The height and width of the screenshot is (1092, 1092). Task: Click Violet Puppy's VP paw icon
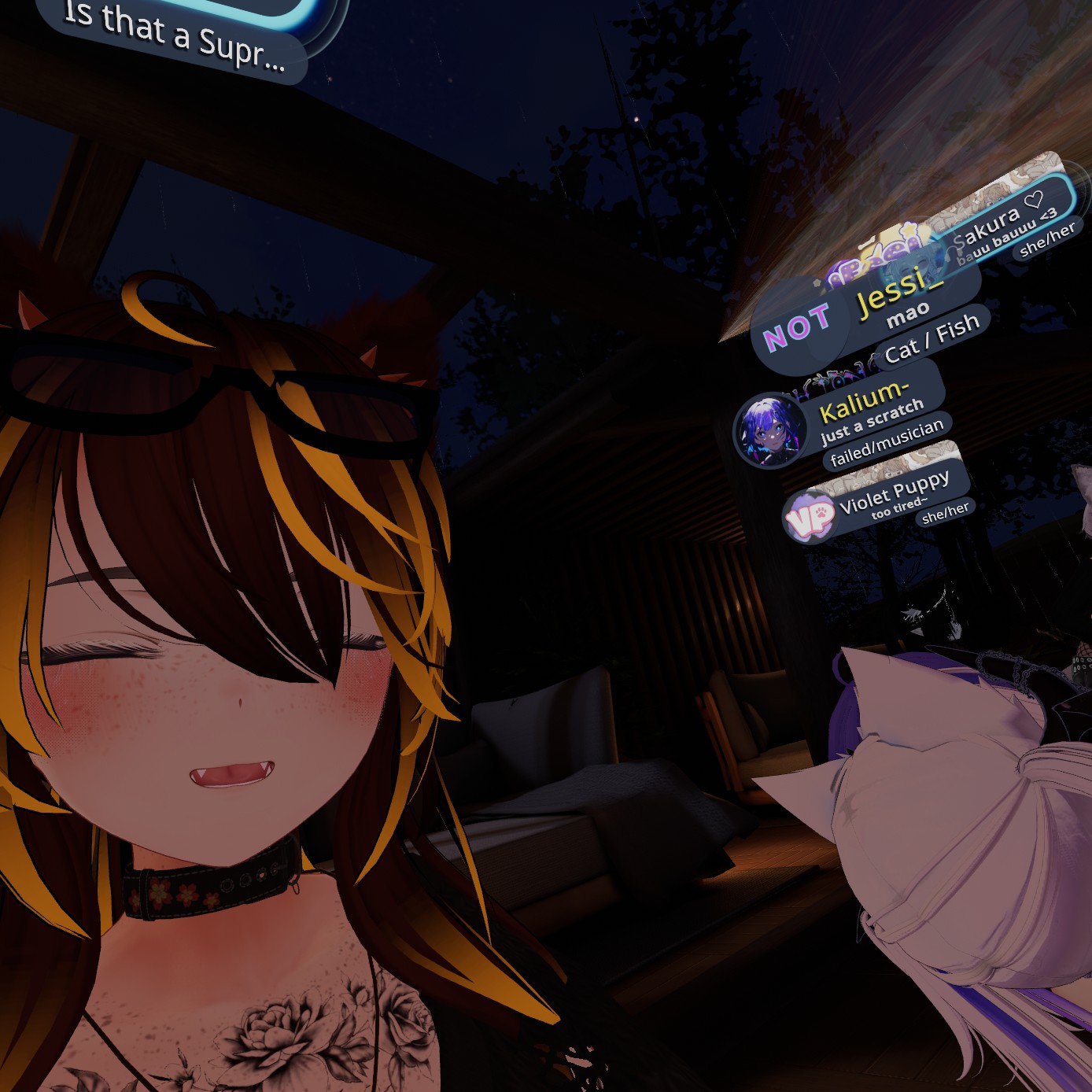click(x=810, y=517)
